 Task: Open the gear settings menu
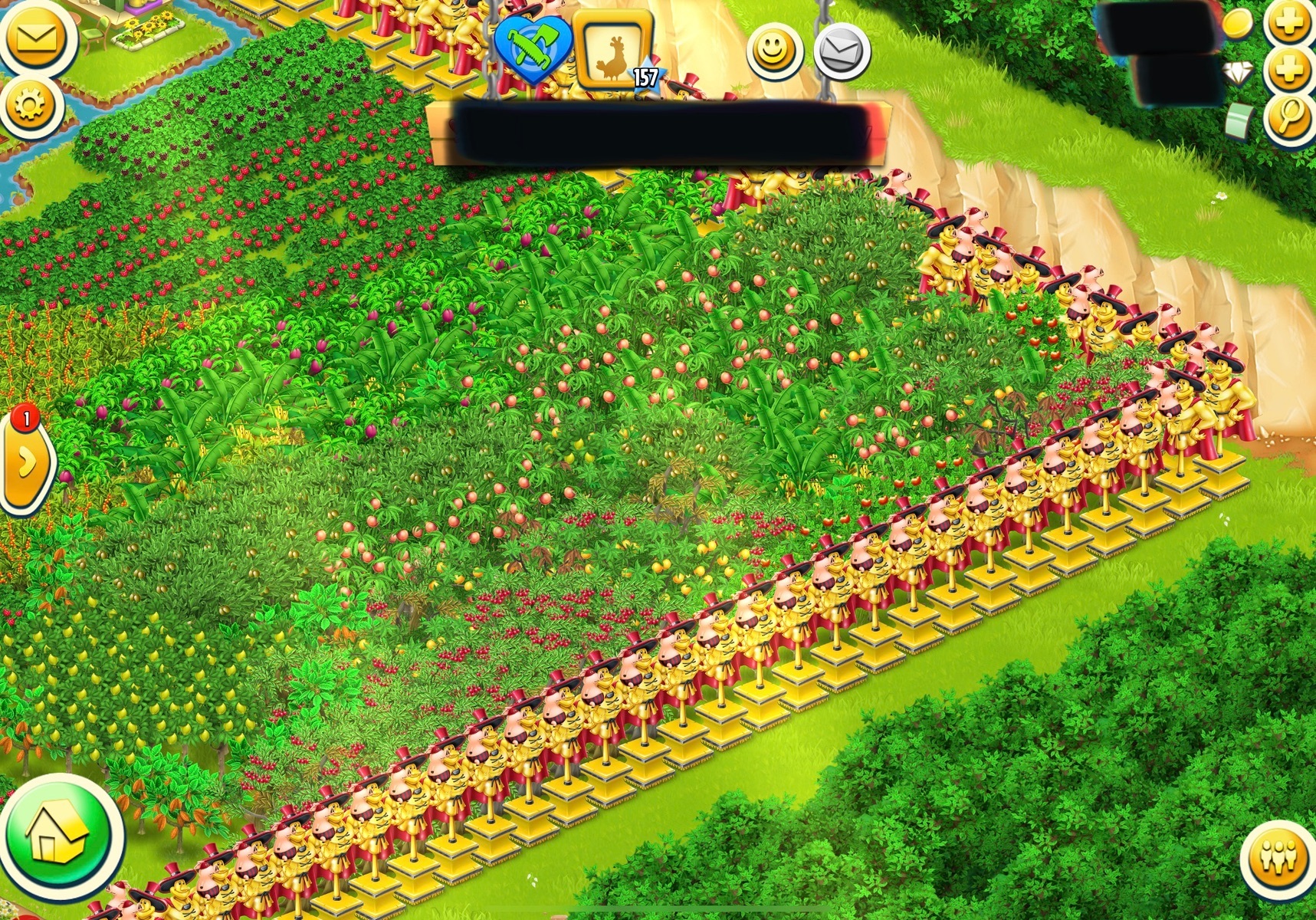pyautogui.click(x=31, y=106)
